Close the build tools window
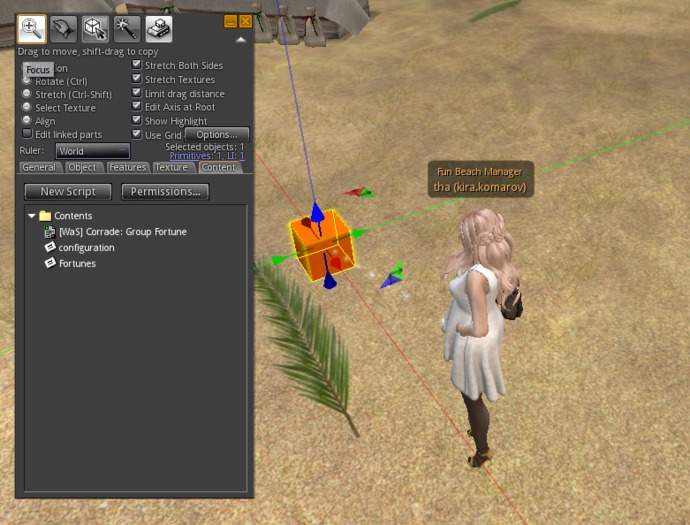The image size is (690, 525). 245,20
